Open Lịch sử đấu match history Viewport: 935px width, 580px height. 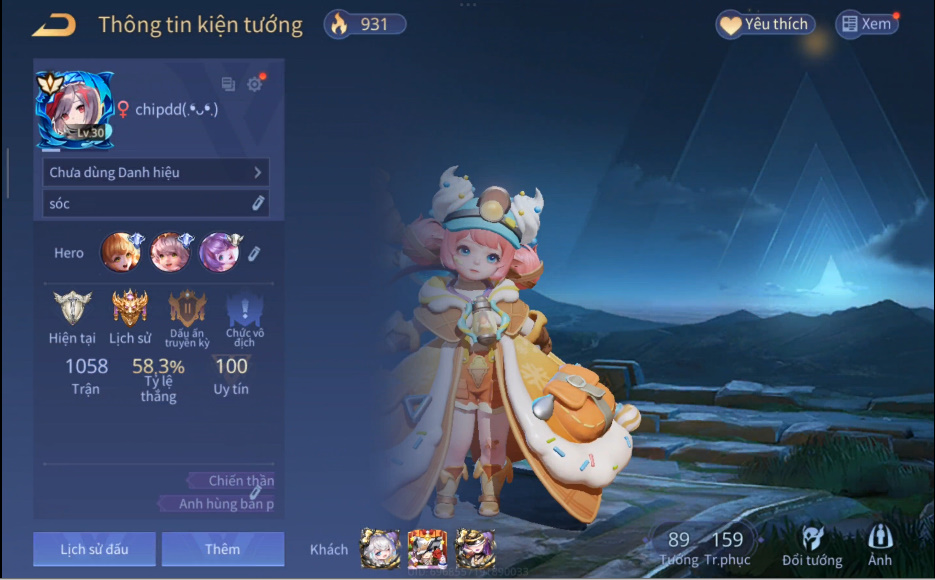pyautogui.click(x=94, y=549)
